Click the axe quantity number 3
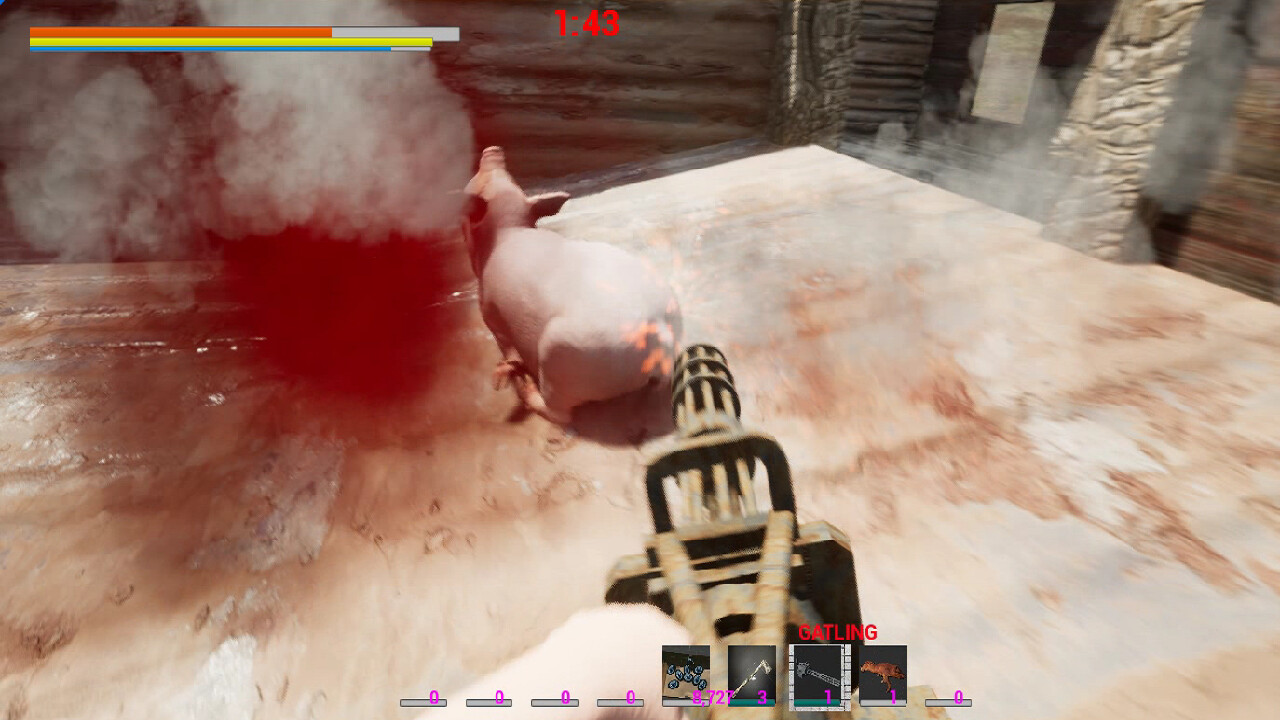 [763, 695]
